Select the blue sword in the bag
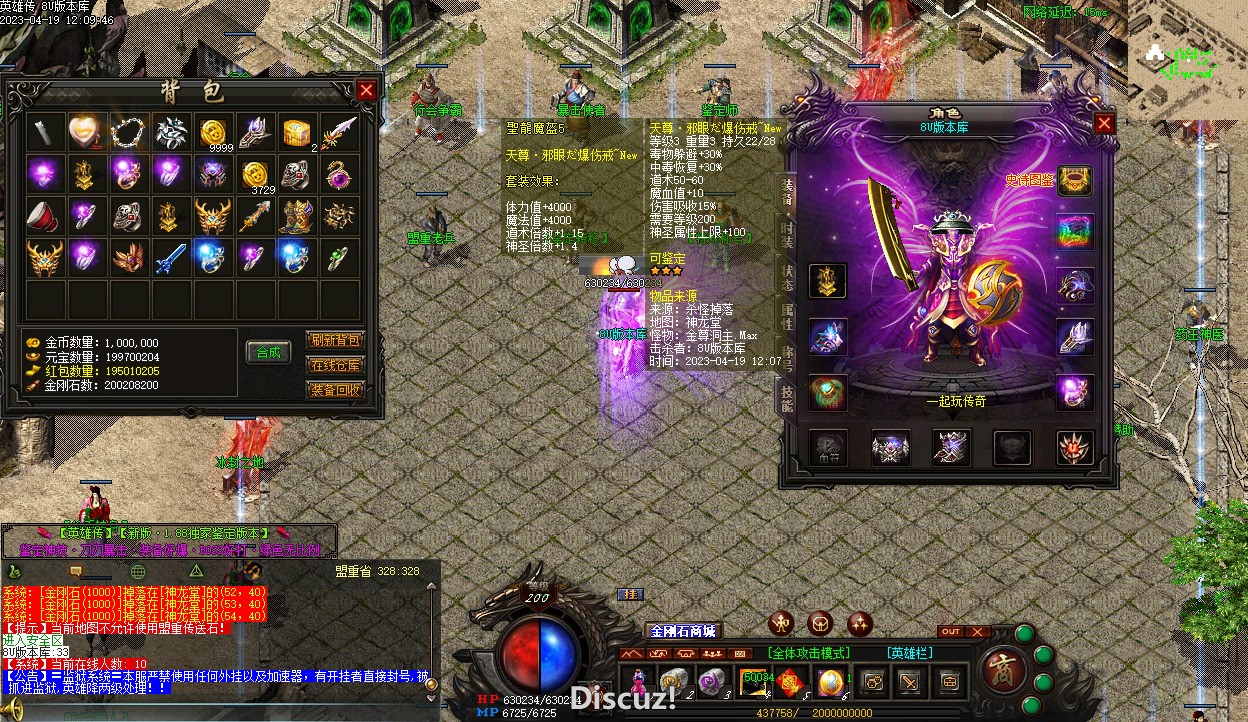The height and width of the screenshot is (722, 1248). [x=170, y=258]
